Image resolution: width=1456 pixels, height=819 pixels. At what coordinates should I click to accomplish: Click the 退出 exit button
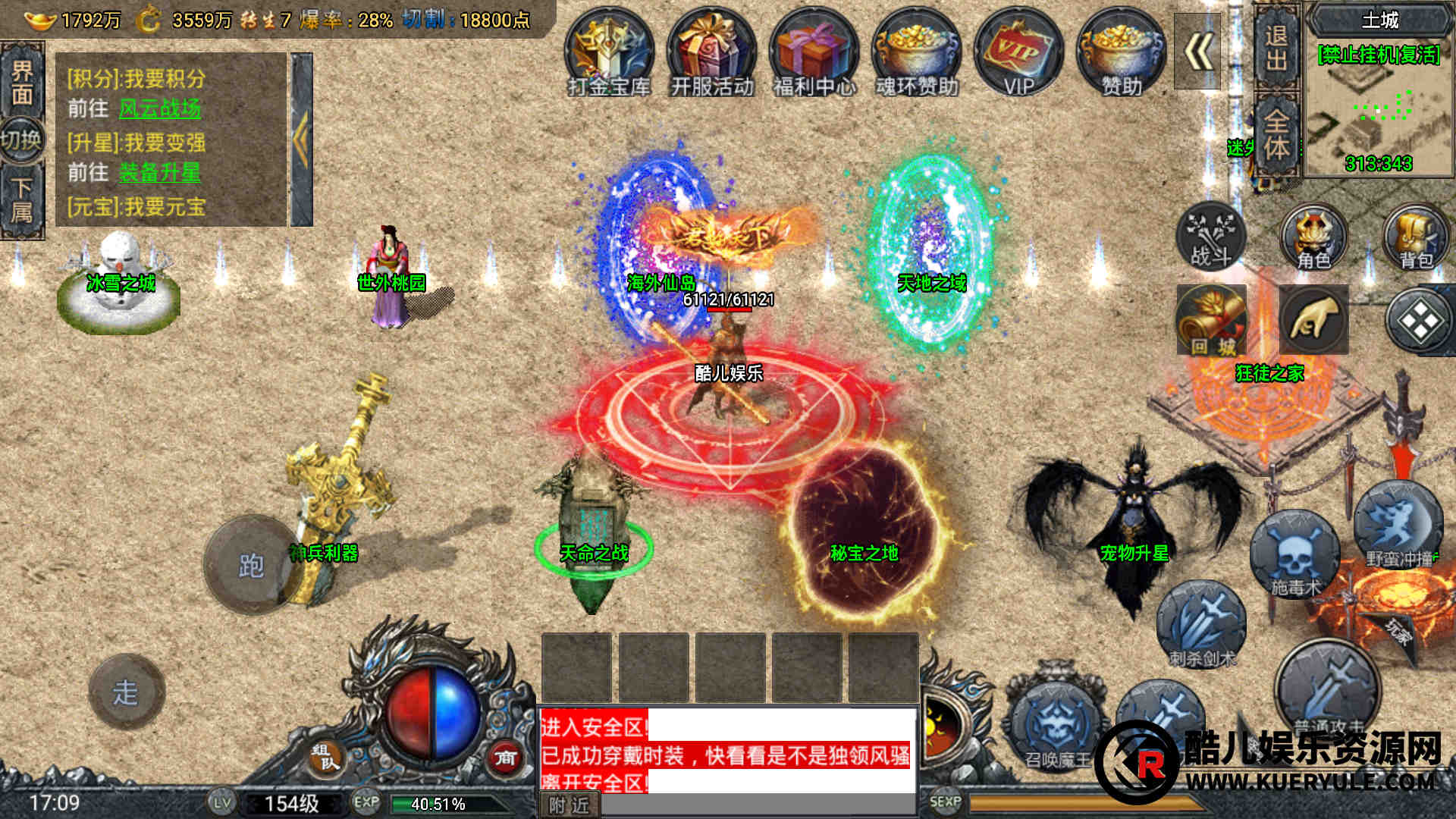coord(1276,47)
